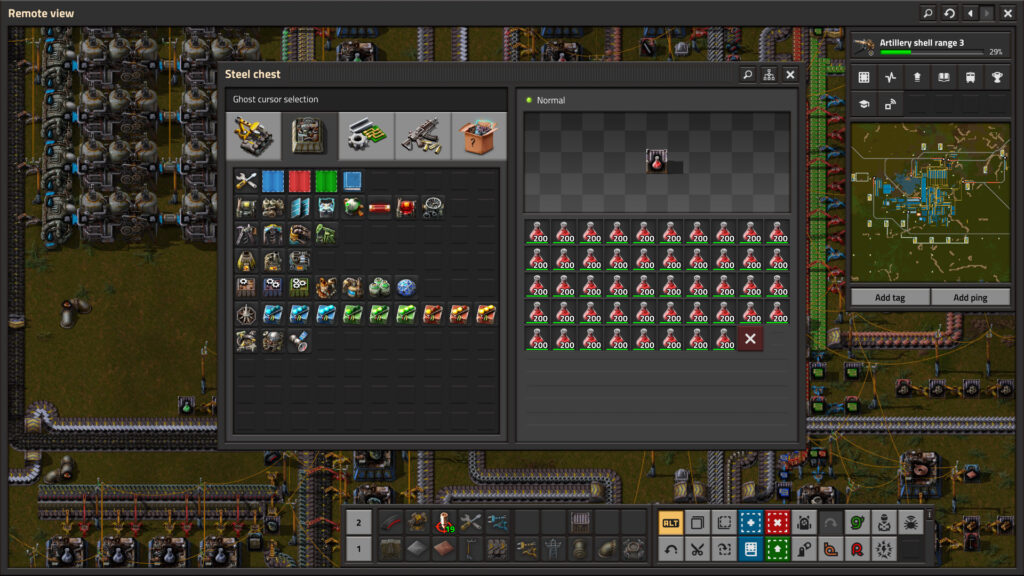Select quickbar row 2 button
1024x576 pixels.
pyautogui.click(x=359, y=522)
